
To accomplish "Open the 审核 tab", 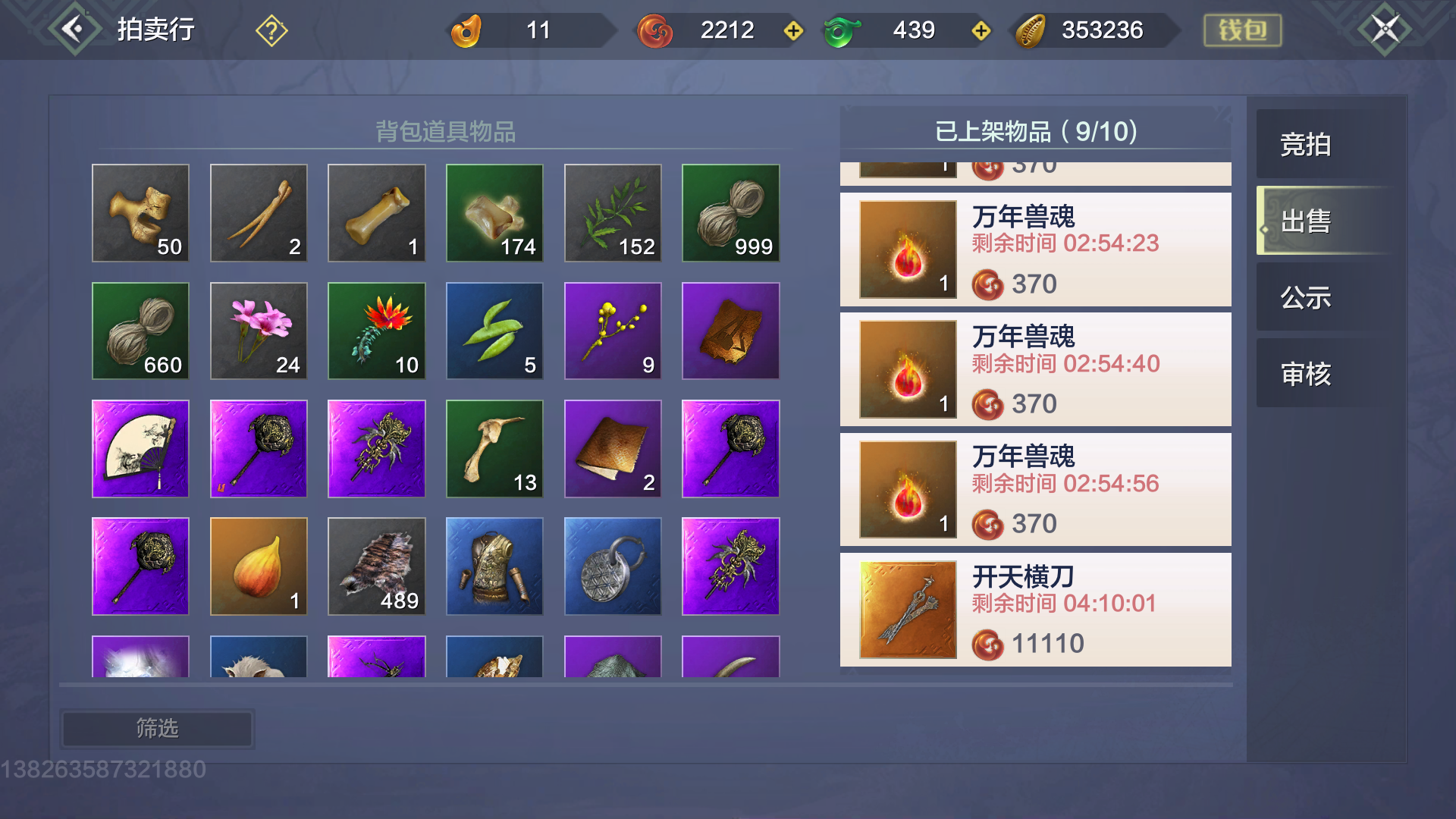I will click(x=1304, y=373).
